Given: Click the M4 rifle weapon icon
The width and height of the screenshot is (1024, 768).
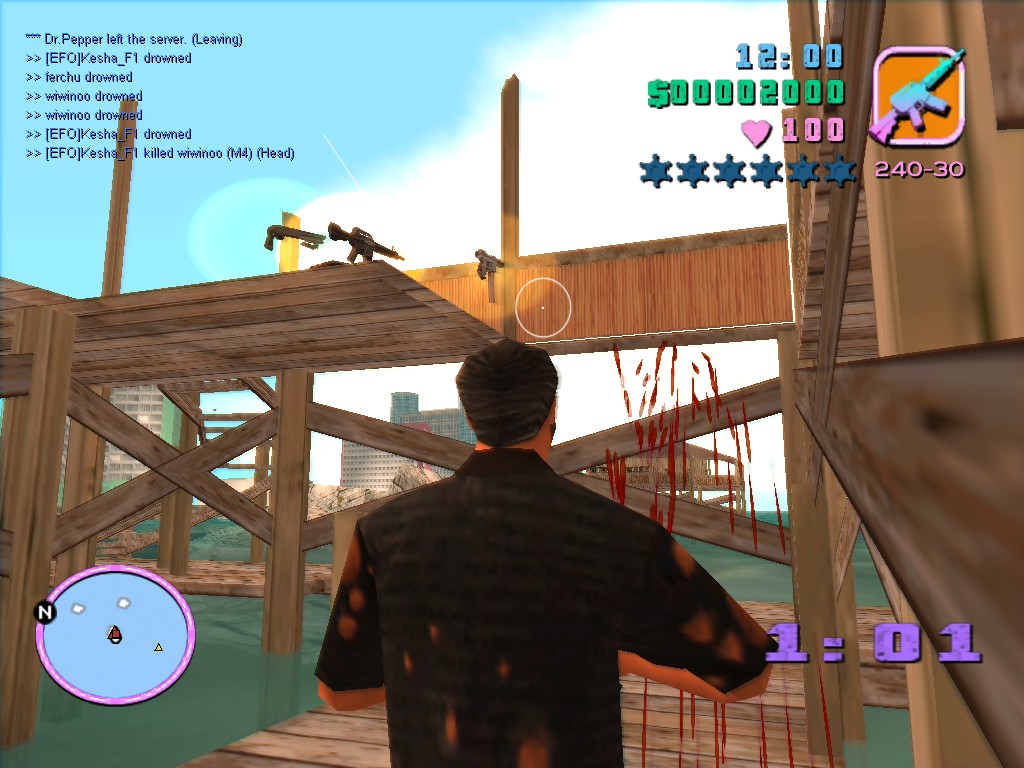Looking at the screenshot, I should [x=919, y=95].
